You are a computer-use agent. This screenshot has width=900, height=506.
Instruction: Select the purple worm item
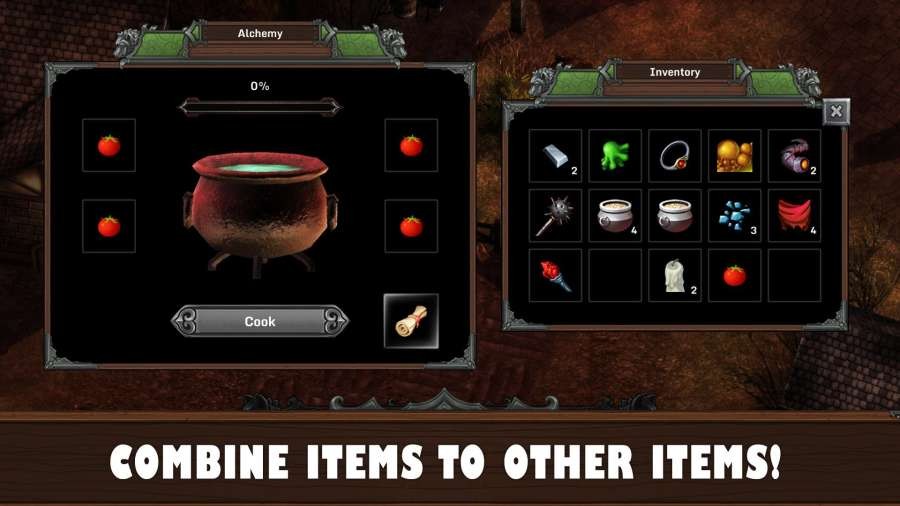[x=794, y=156]
